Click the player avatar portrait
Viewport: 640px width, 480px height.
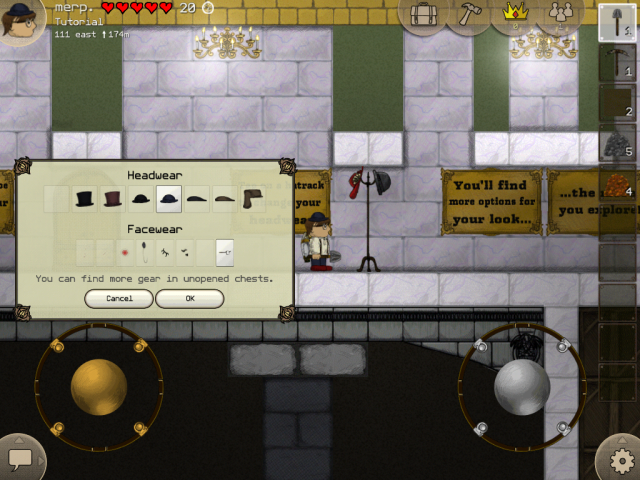point(20,18)
